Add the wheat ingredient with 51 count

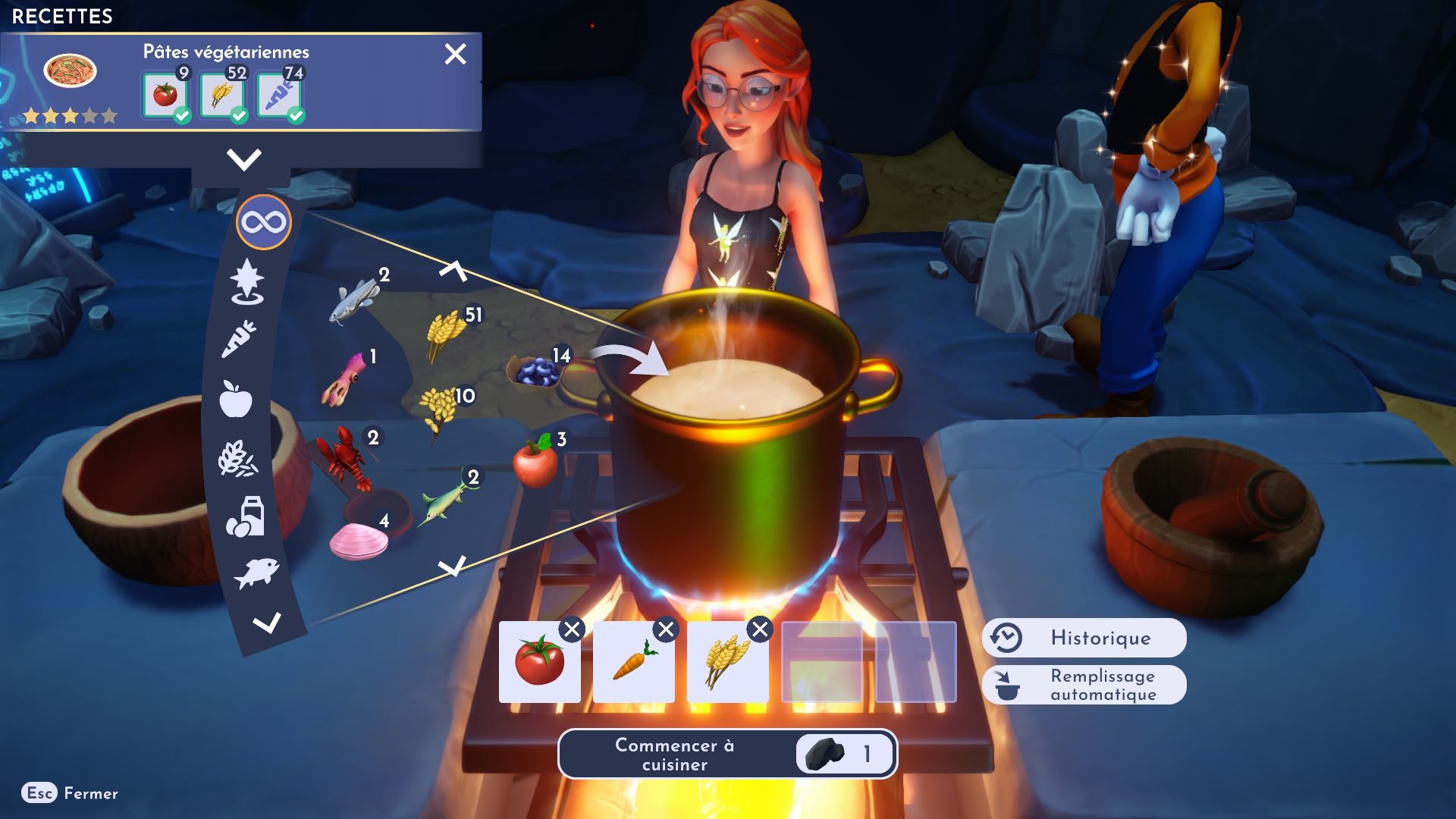446,332
